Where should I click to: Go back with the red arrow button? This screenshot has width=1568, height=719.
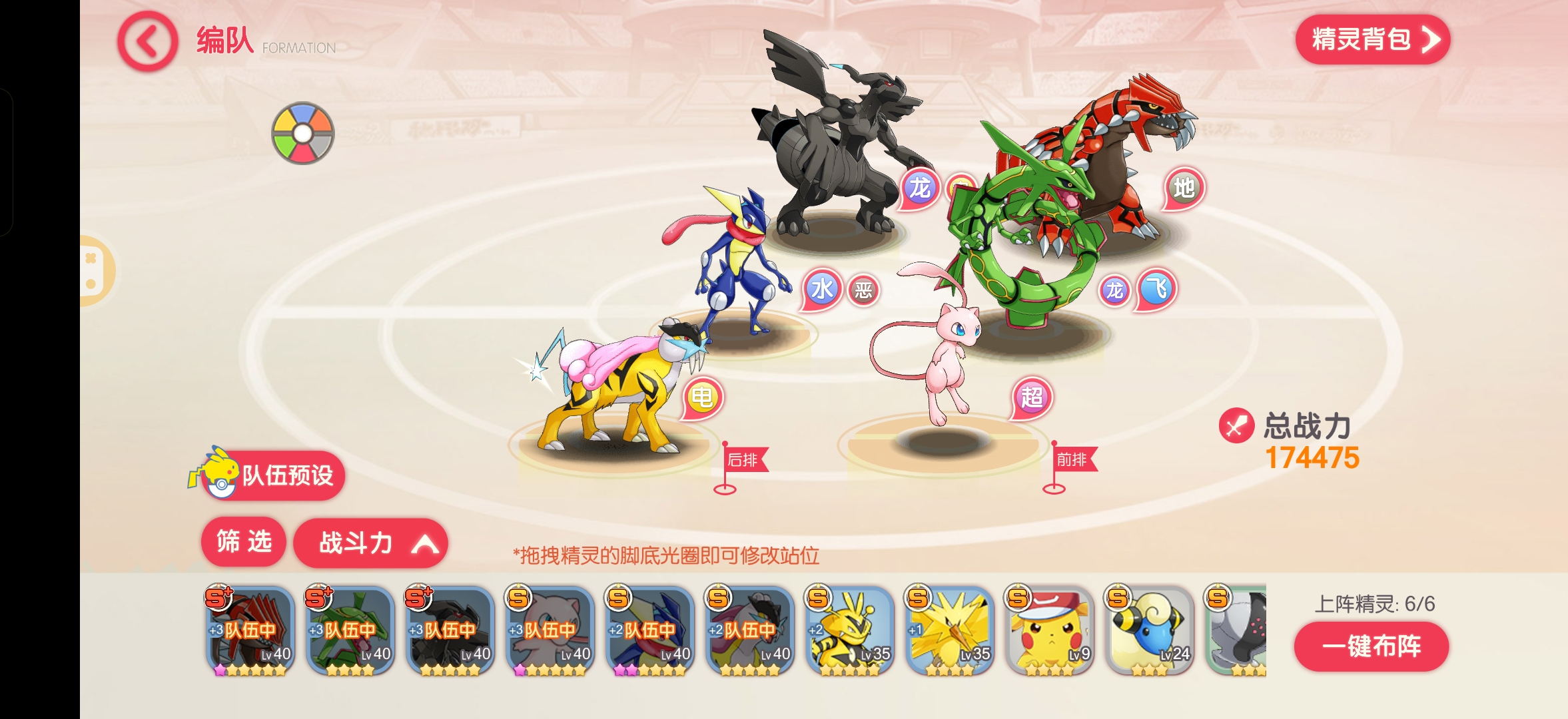point(147,41)
